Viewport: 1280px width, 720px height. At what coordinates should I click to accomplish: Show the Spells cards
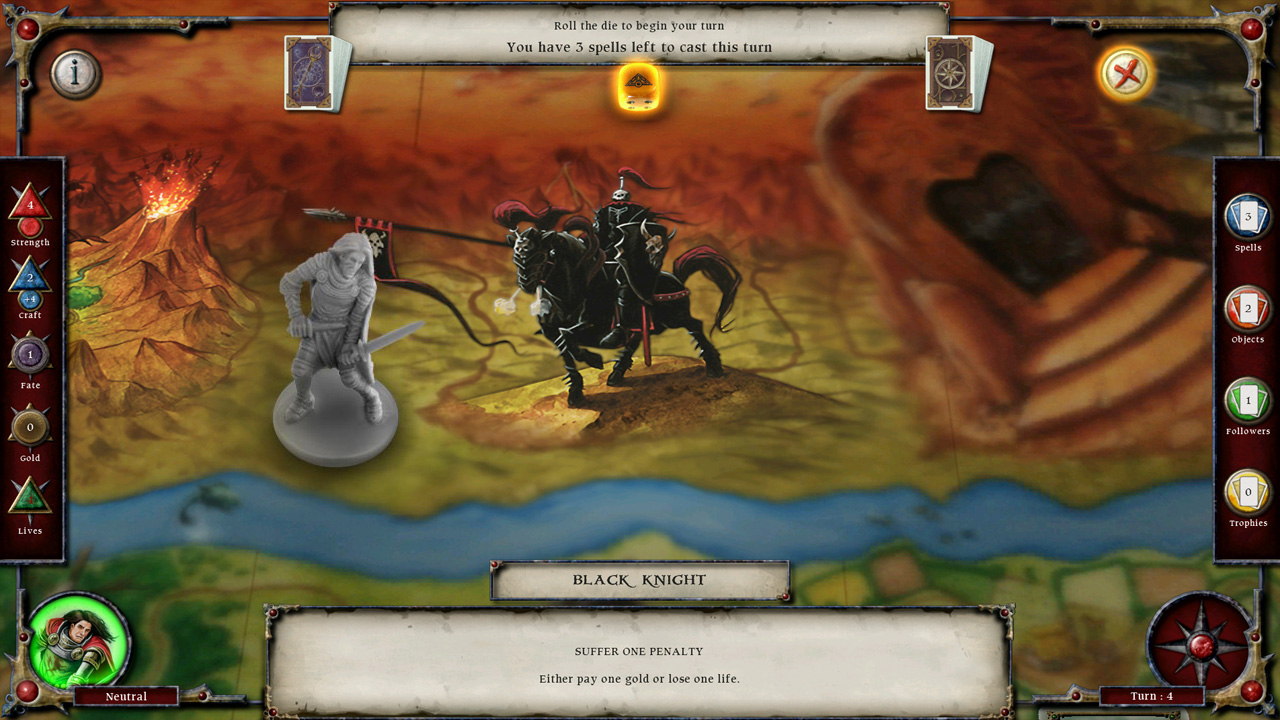(1247, 217)
